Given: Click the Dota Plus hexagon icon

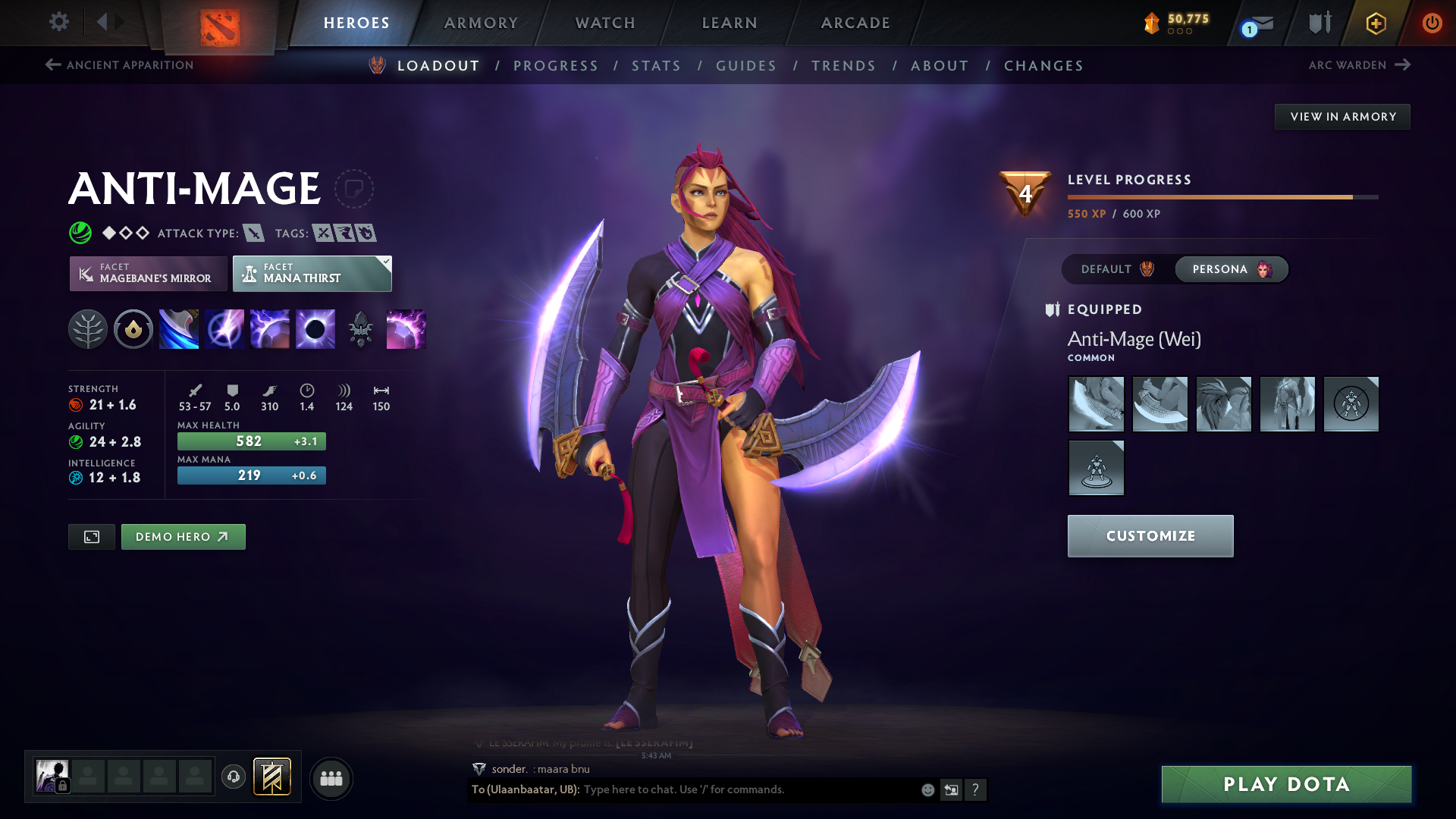Looking at the screenshot, I should coord(1375,23).
